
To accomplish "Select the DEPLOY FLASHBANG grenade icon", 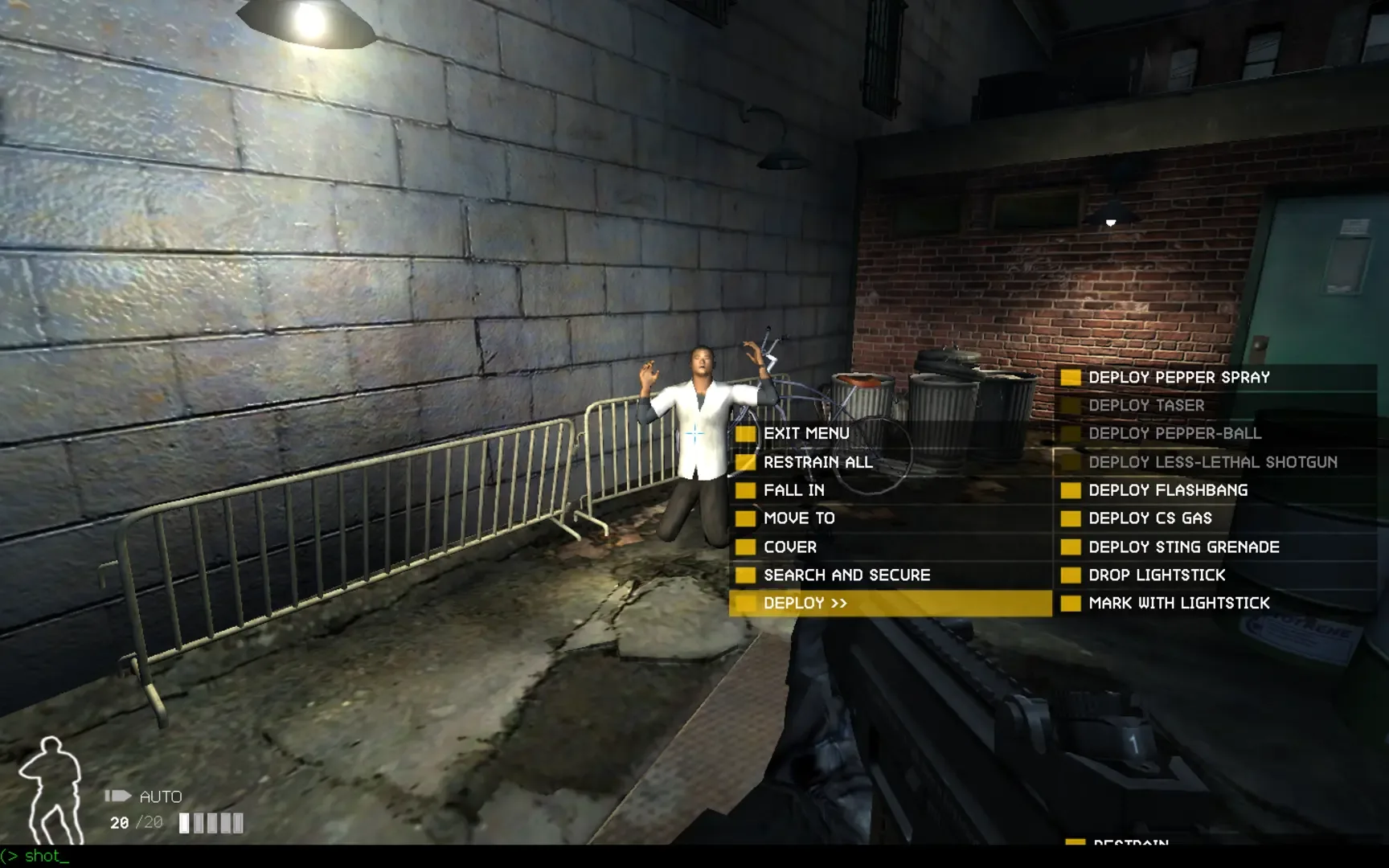I will click(x=1071, y=490).
